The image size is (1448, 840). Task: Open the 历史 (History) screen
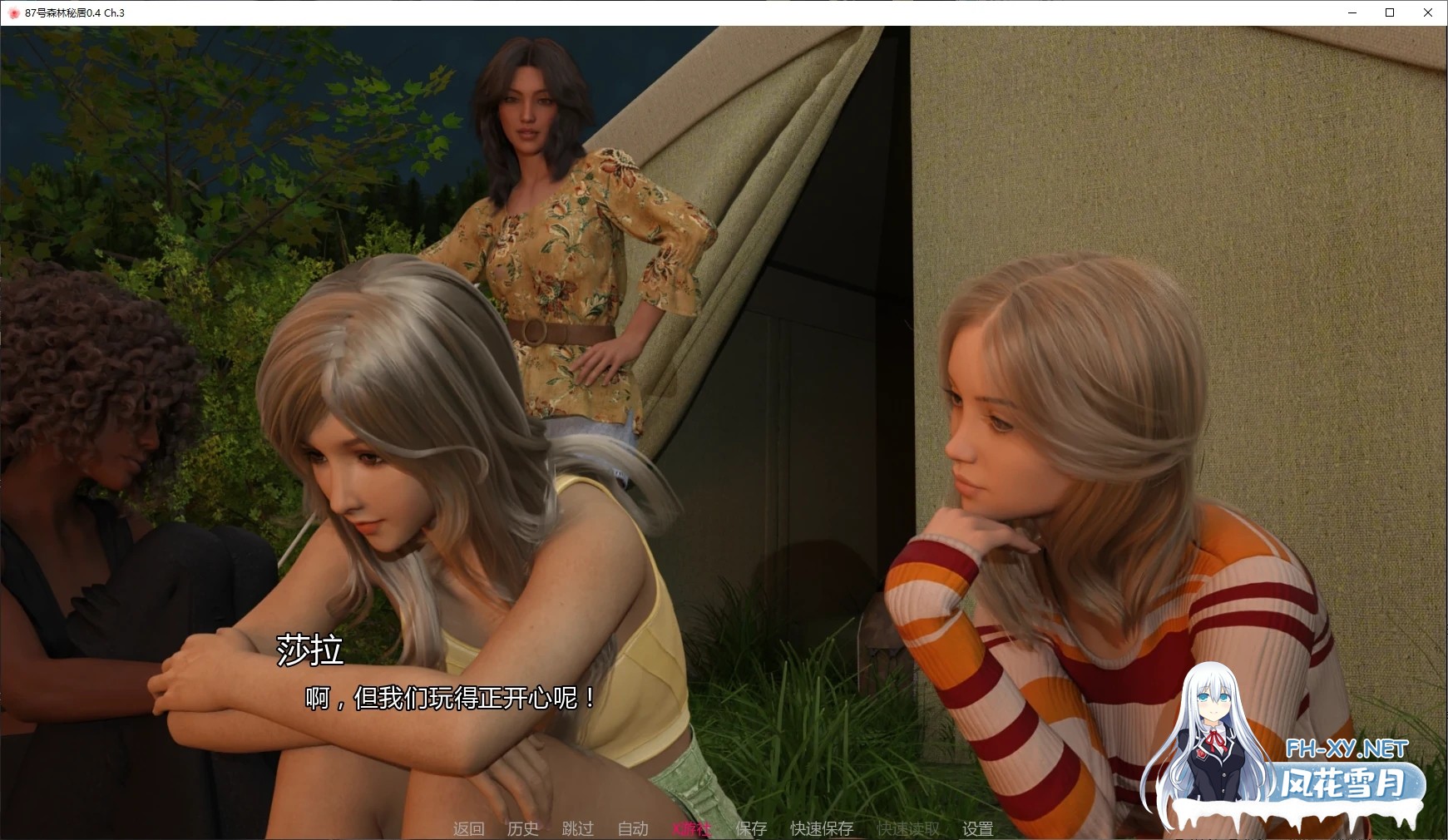(x=522, y=828)
